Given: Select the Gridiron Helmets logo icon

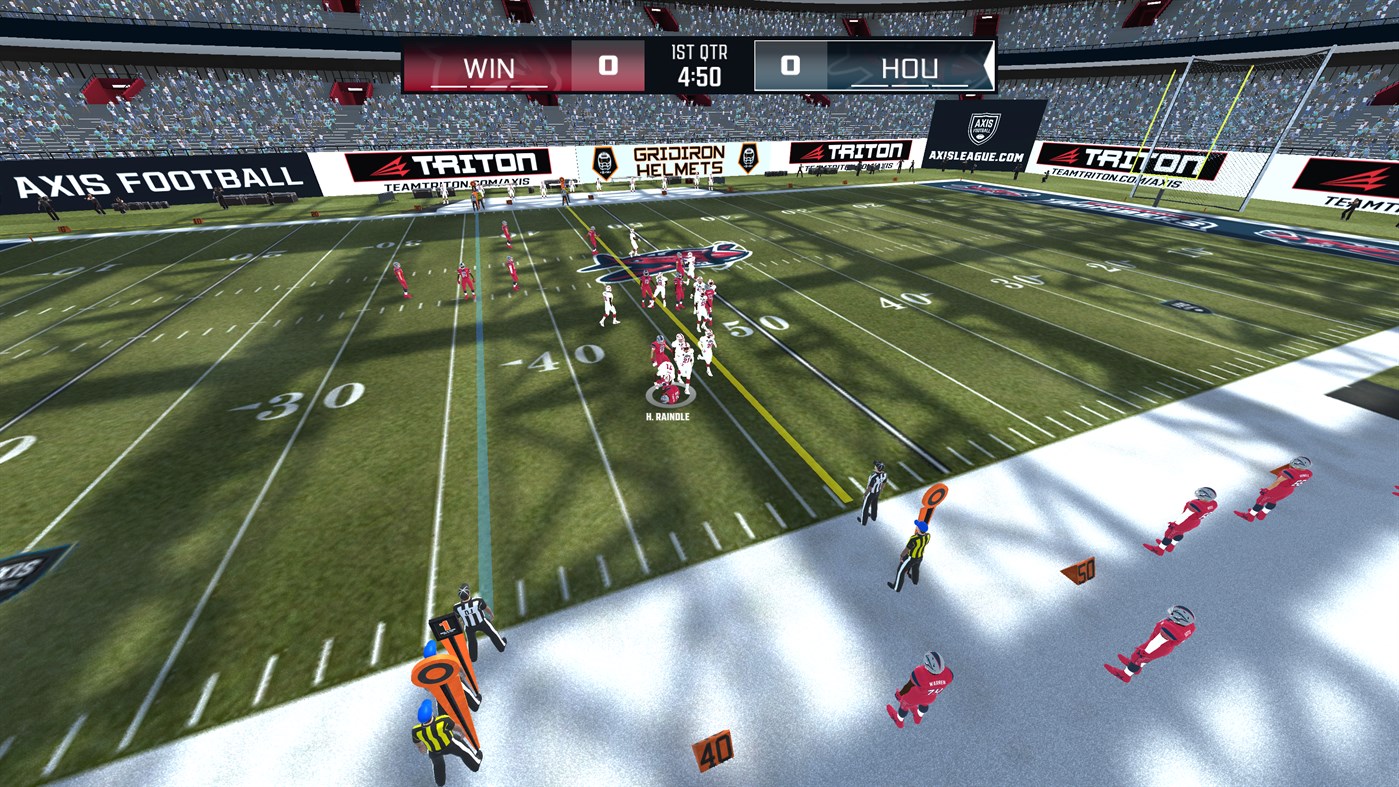Looking at the screenshot, I should tap(604, 160).
